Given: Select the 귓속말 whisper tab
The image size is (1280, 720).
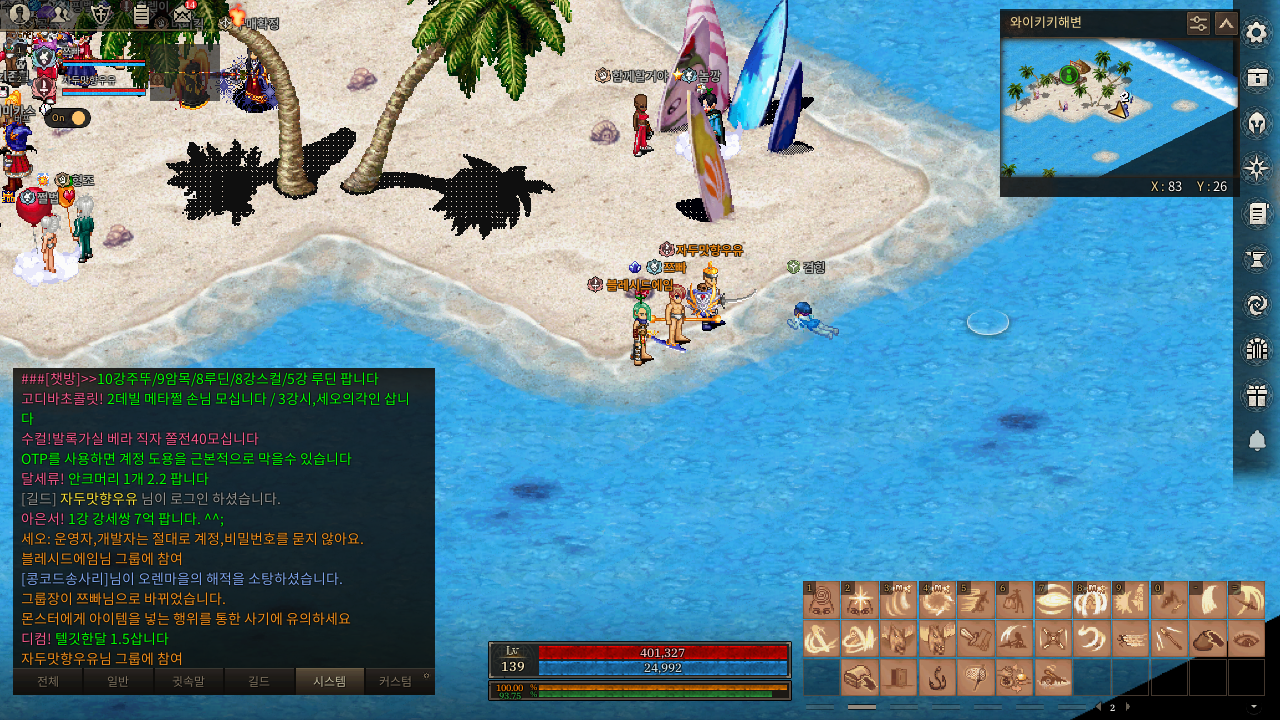Looking at the screenshot, I should [x=188, y=681].
